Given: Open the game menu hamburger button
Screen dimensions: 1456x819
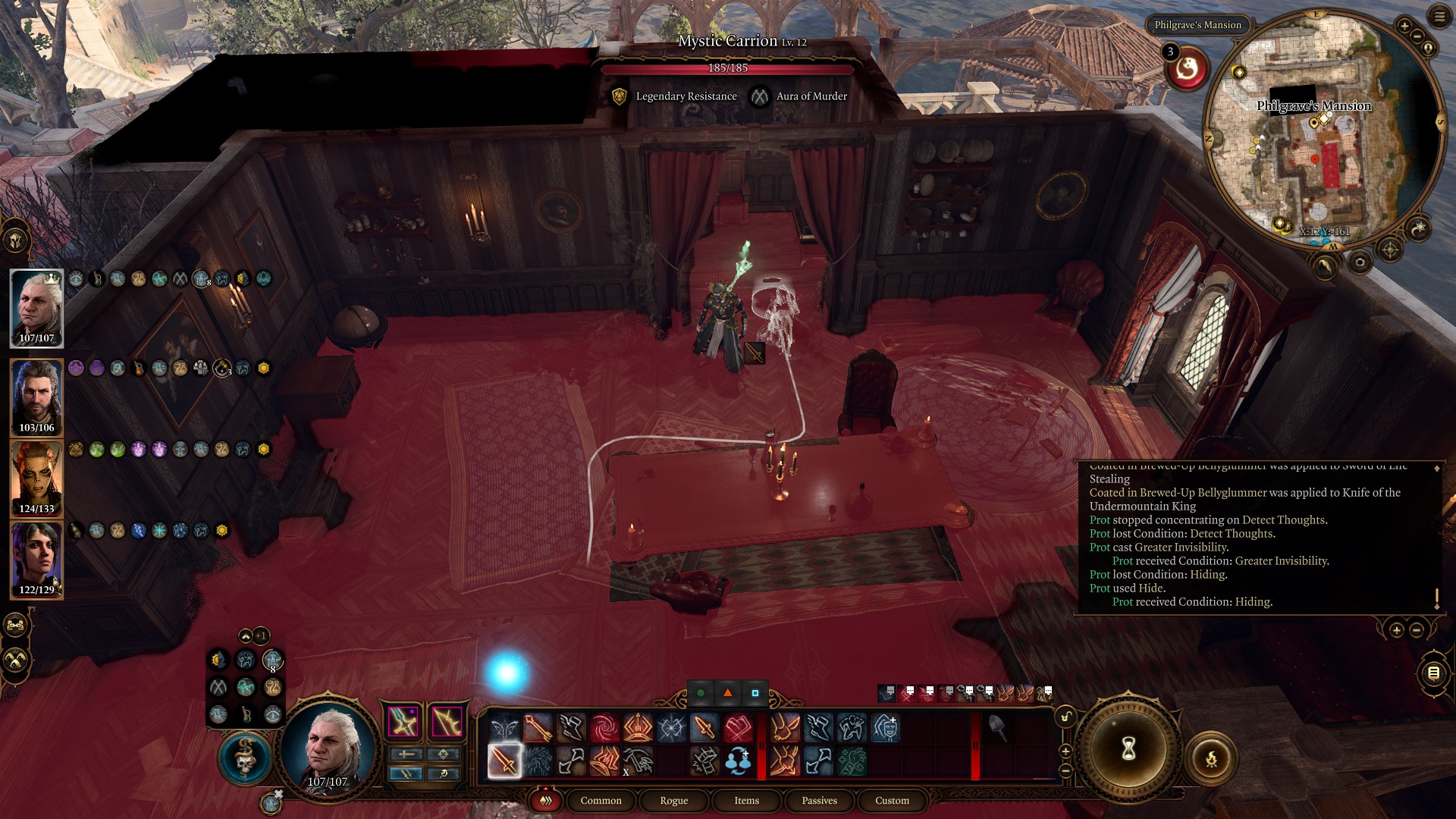Looking at the screenshot, I should 1439,17.
